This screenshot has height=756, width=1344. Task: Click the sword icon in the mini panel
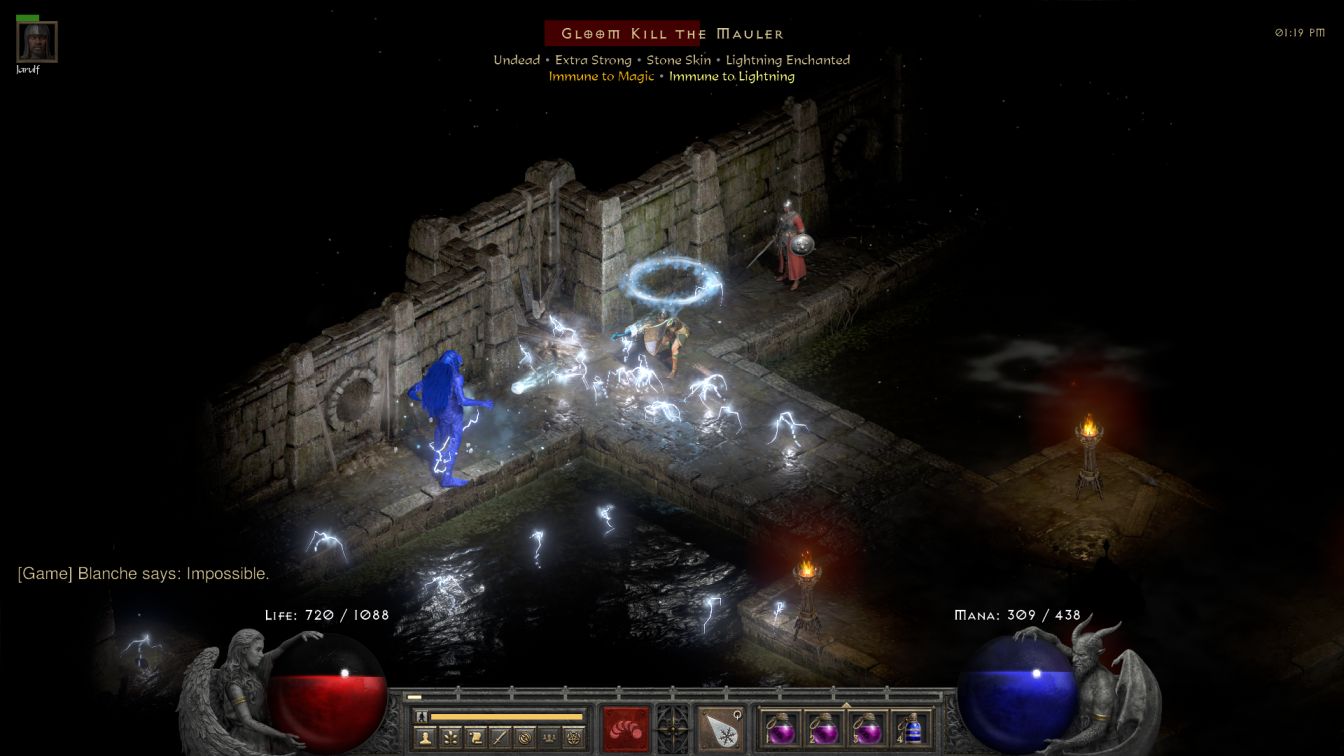[x=498, y=738]
